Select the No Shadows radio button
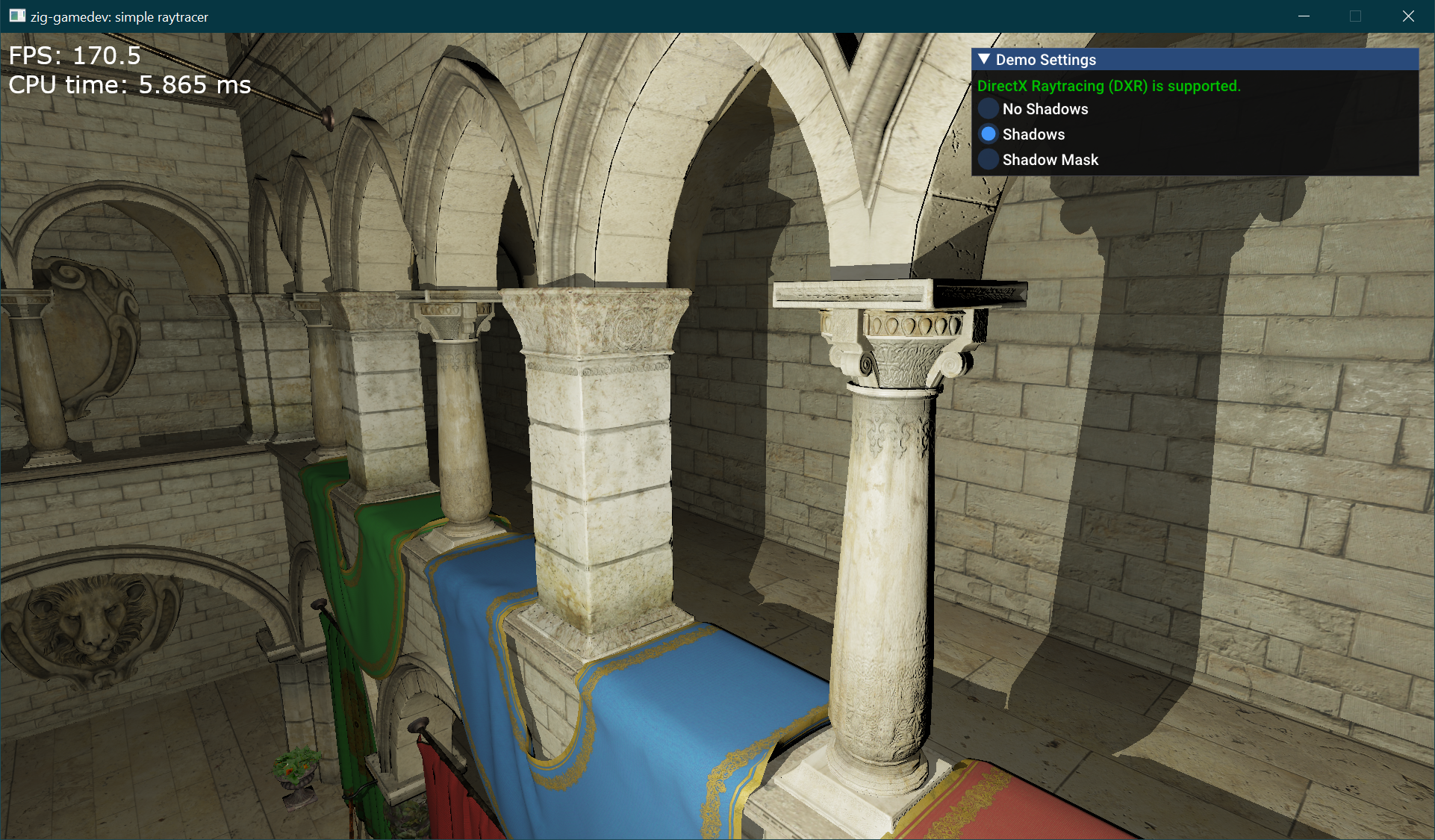This screenshot has width=1435, height=840. (x=989, y=109)
